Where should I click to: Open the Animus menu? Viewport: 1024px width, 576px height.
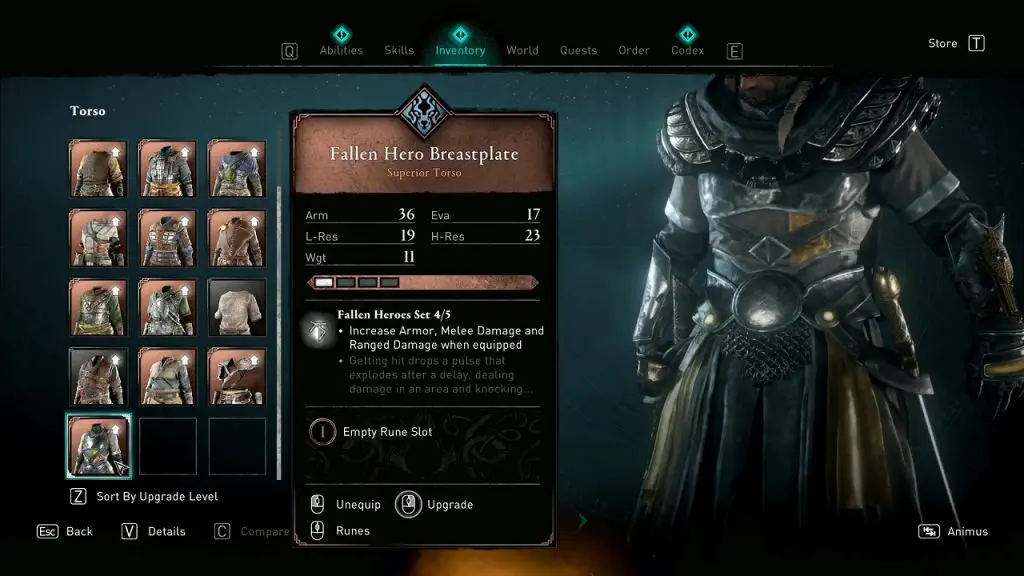[967, 532]
